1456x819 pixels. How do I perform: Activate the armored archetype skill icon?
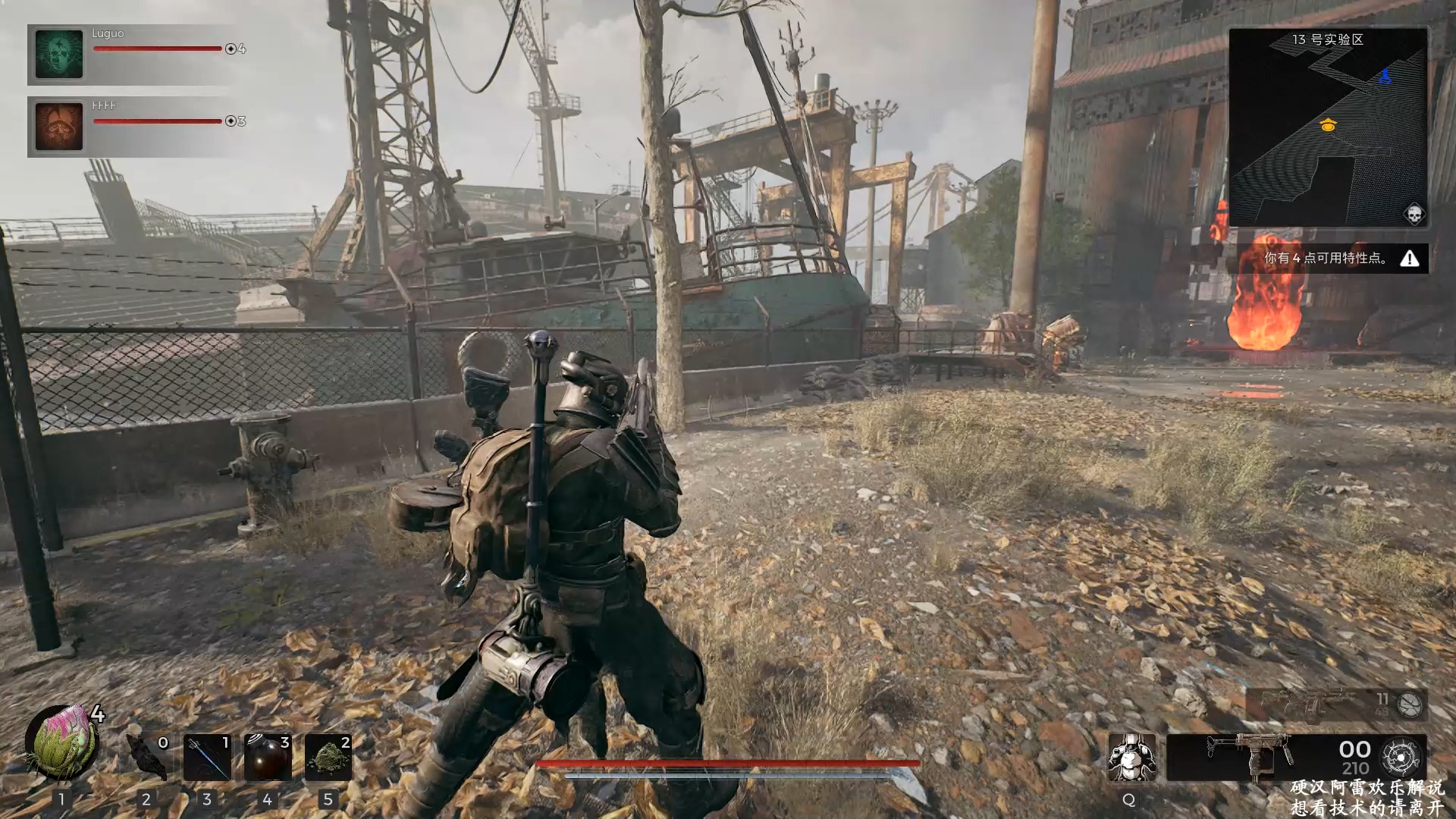coord(1131,757)
